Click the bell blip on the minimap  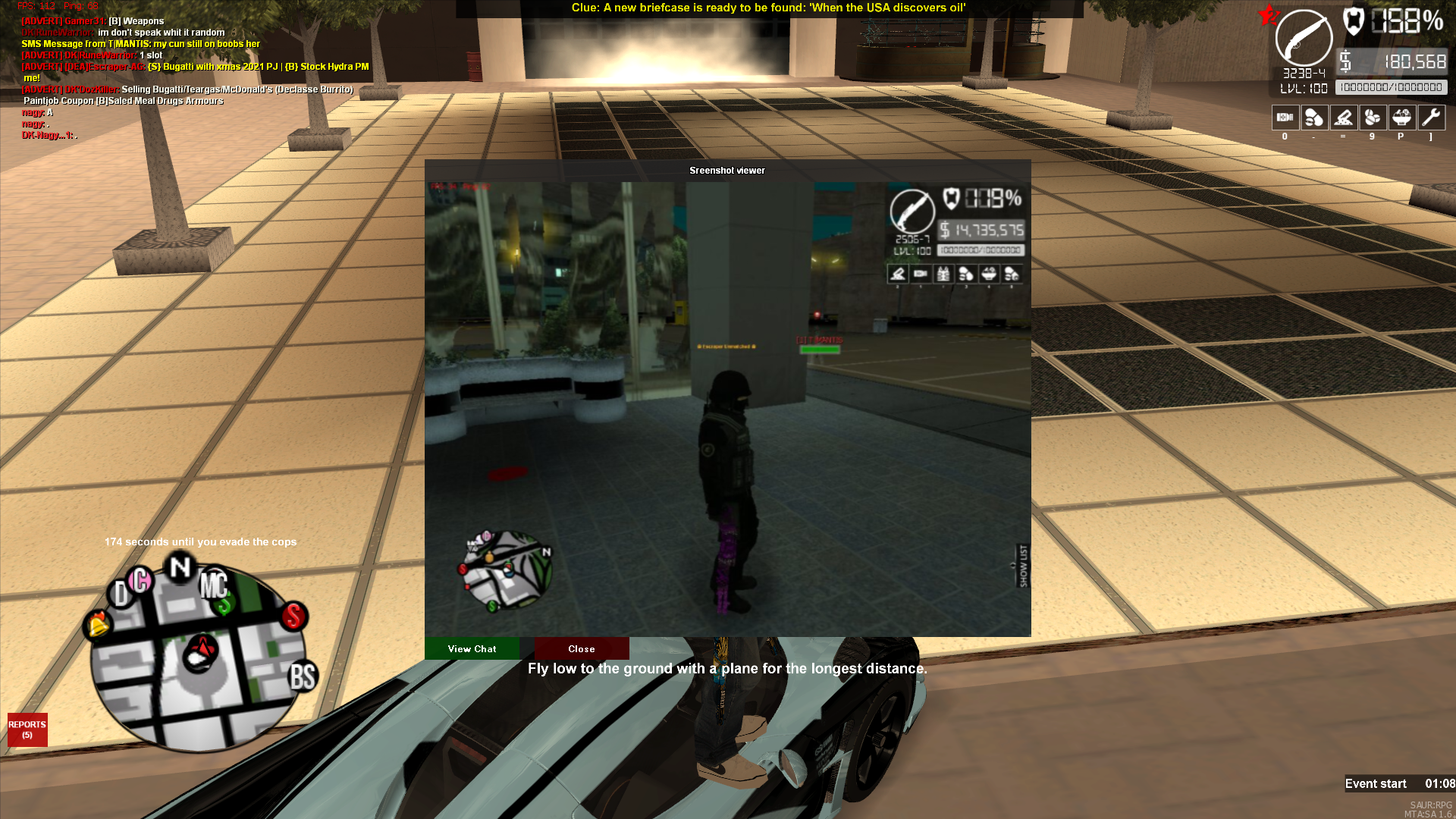(x=99, y=624)
